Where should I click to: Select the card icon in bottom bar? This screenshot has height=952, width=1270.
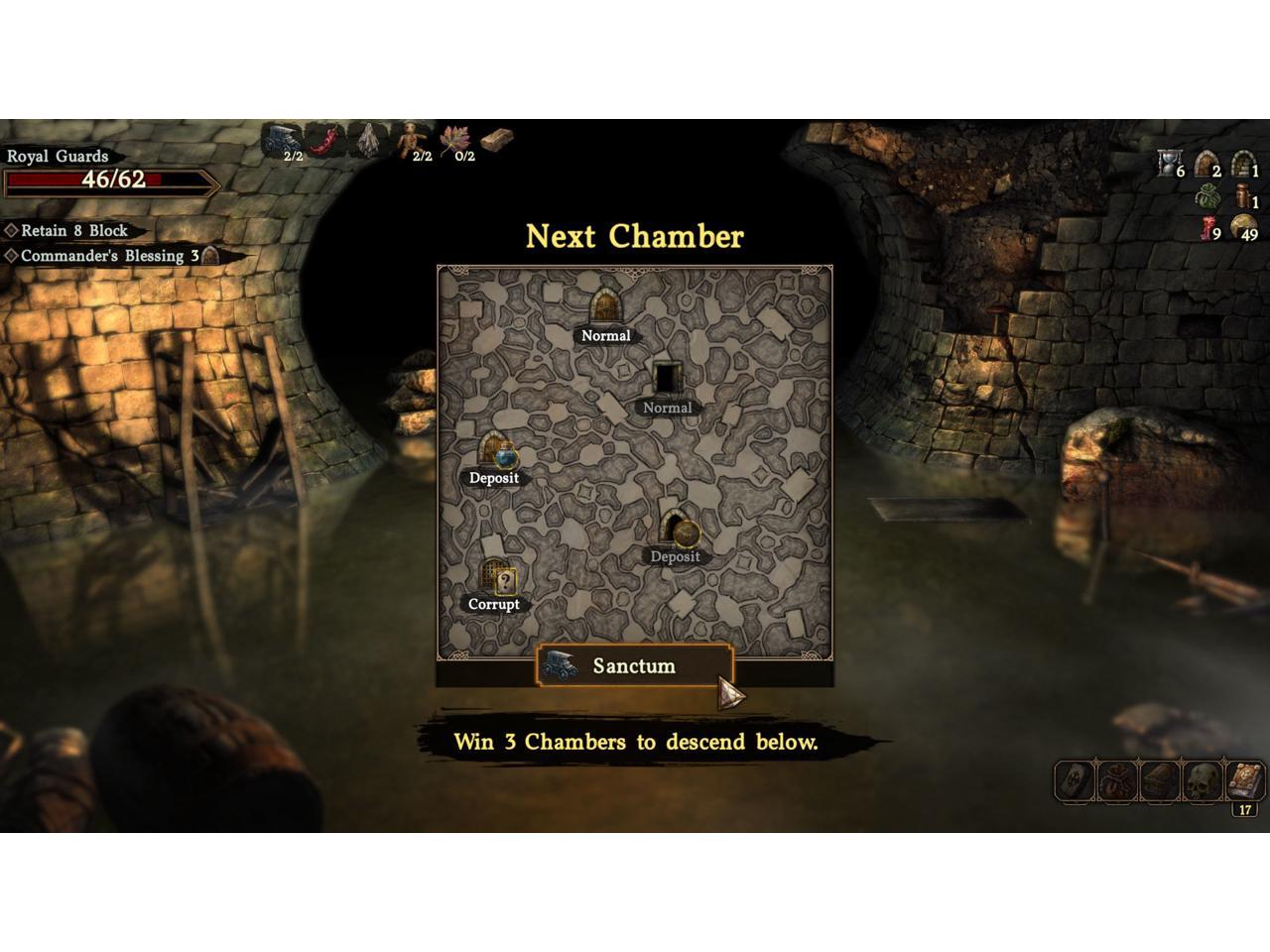pos(1074,781)
